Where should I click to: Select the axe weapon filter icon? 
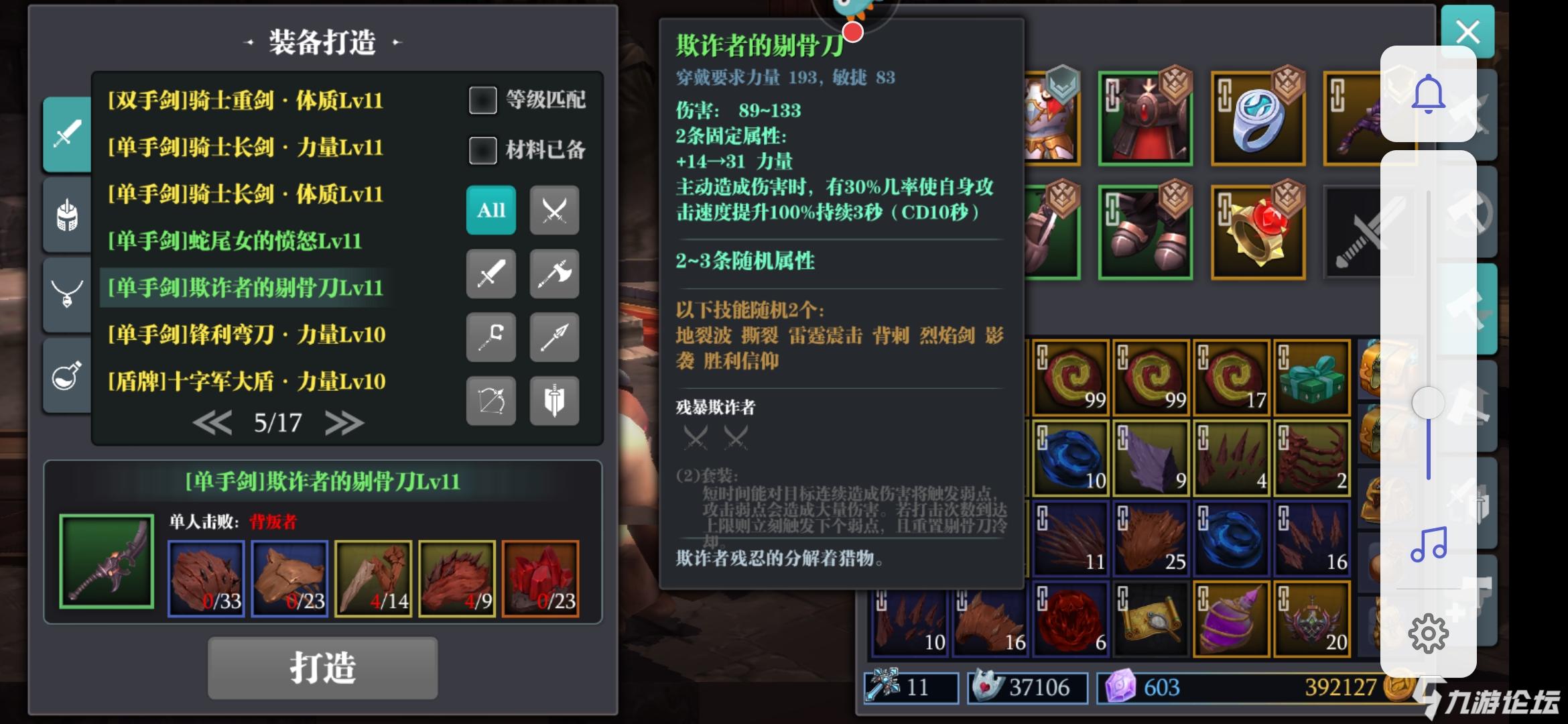(553, 275)
